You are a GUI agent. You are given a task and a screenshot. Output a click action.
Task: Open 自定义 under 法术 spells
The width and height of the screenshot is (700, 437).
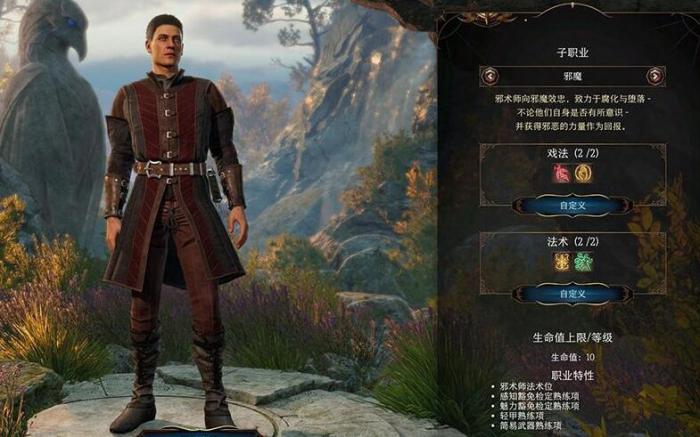tap(571, 294)
